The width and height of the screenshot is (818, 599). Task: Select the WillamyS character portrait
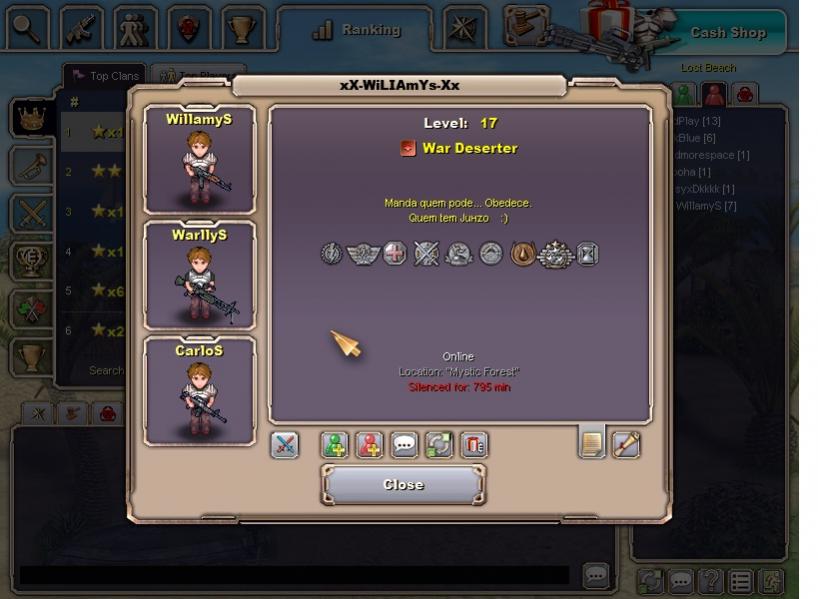(x=199, y=159)
